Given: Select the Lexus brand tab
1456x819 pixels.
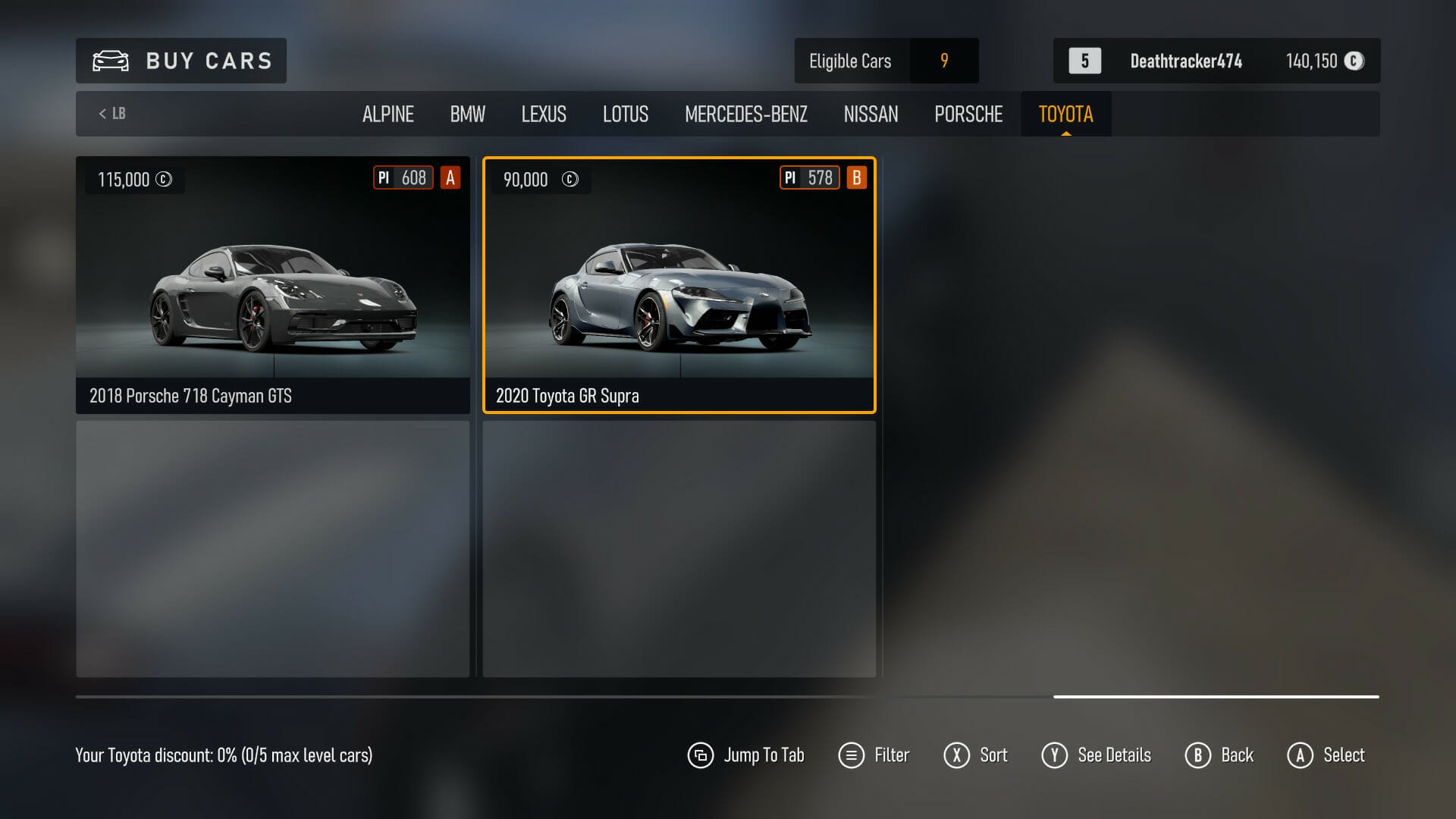Looking at the screenshot, I should pos(543,115).
